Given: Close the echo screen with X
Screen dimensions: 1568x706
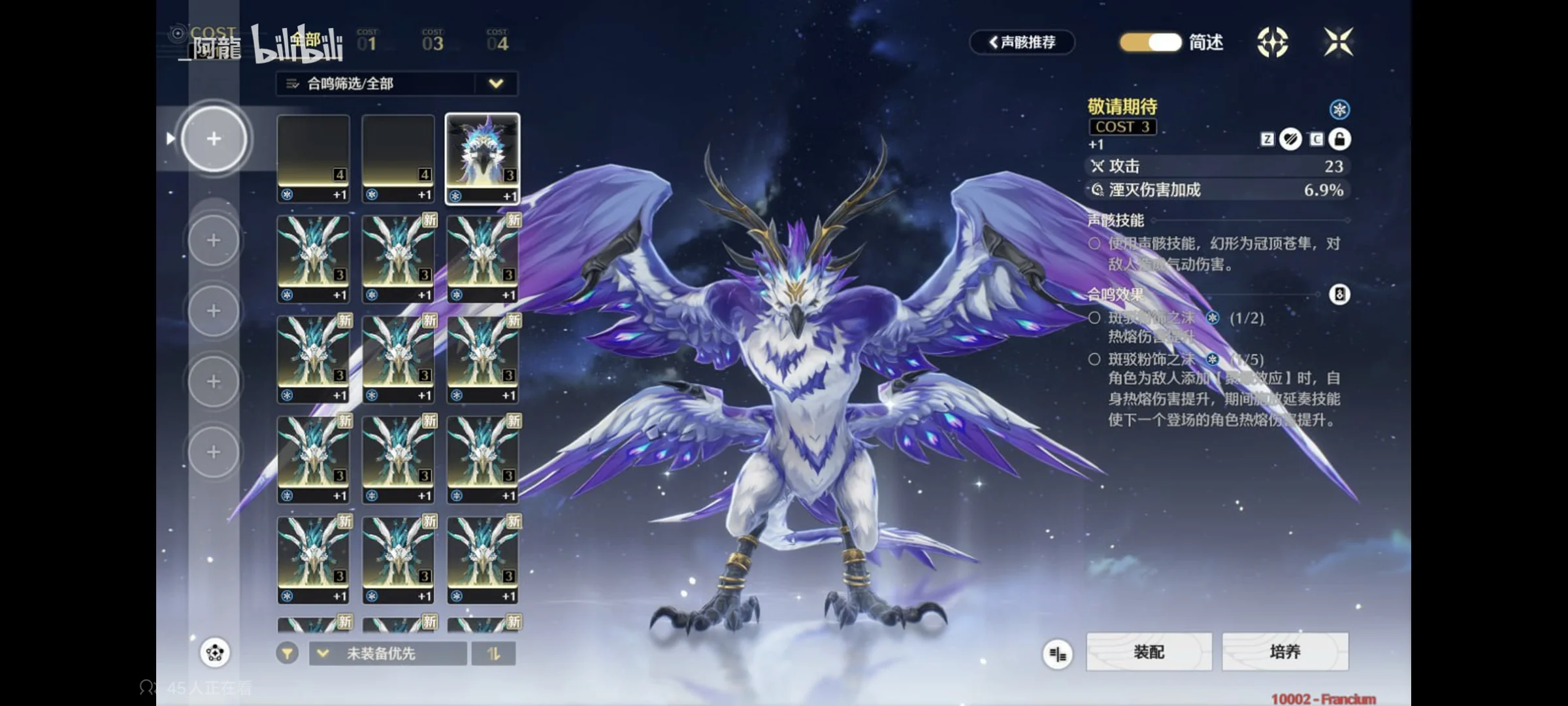Looking at the screenshot, I should [1338, 42].
